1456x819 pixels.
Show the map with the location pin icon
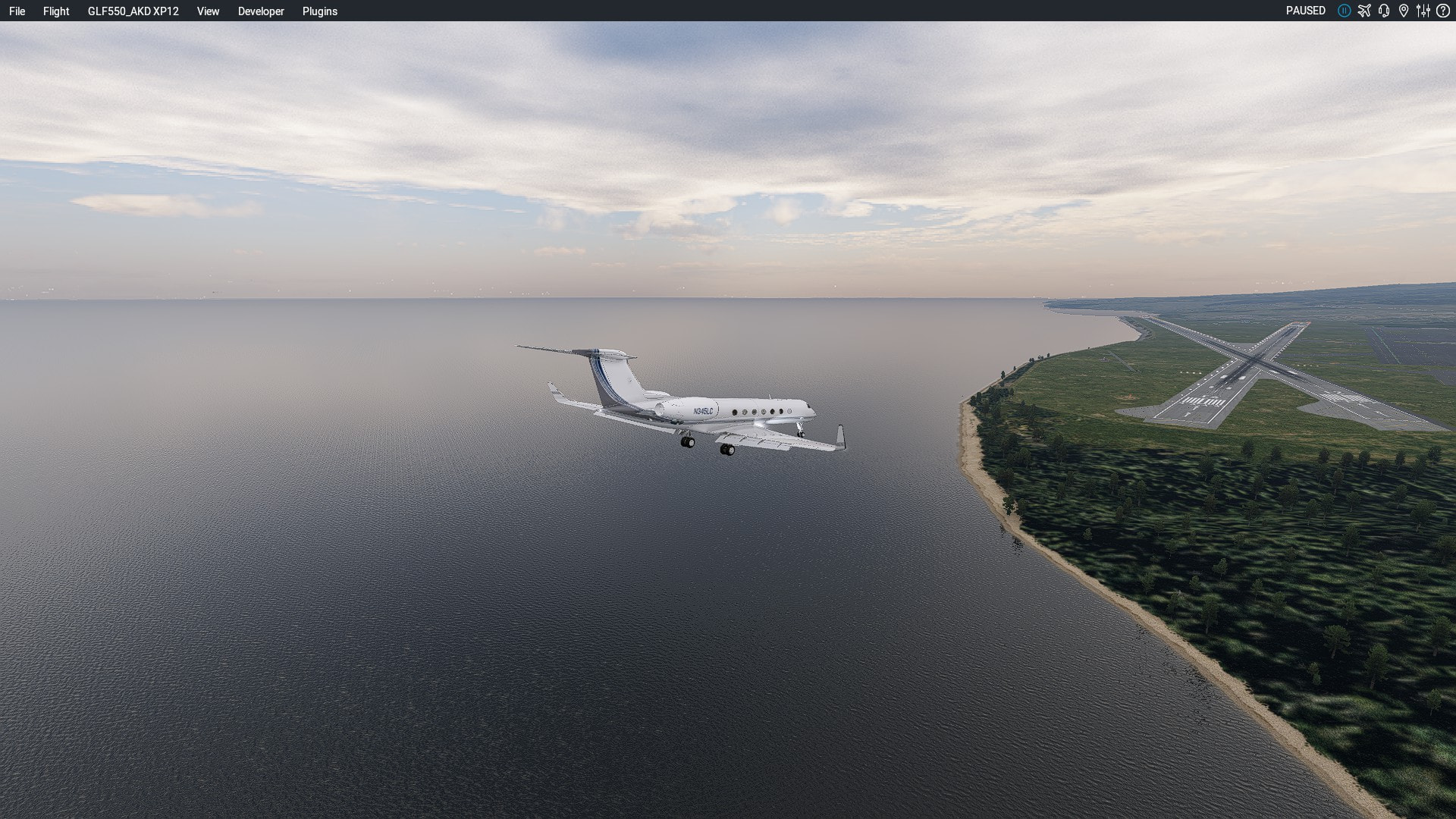[1404, 11]
